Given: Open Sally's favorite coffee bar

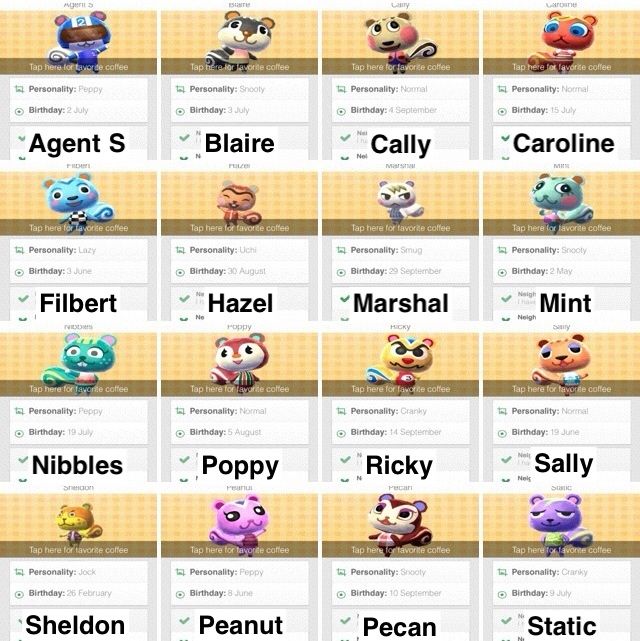Looking at the screenshot, I should [561, 389].
